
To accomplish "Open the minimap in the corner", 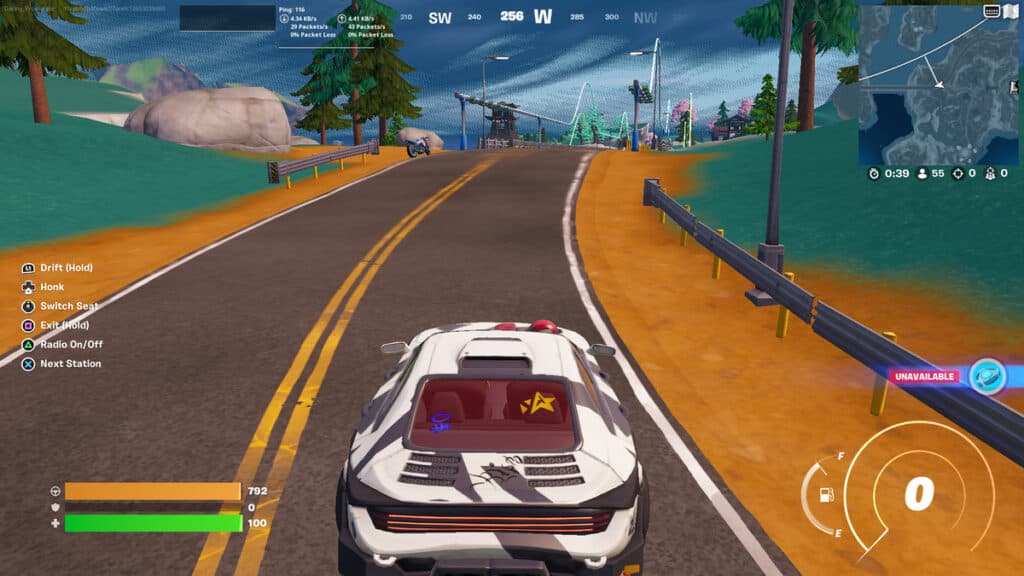I will tap(940, 85).
